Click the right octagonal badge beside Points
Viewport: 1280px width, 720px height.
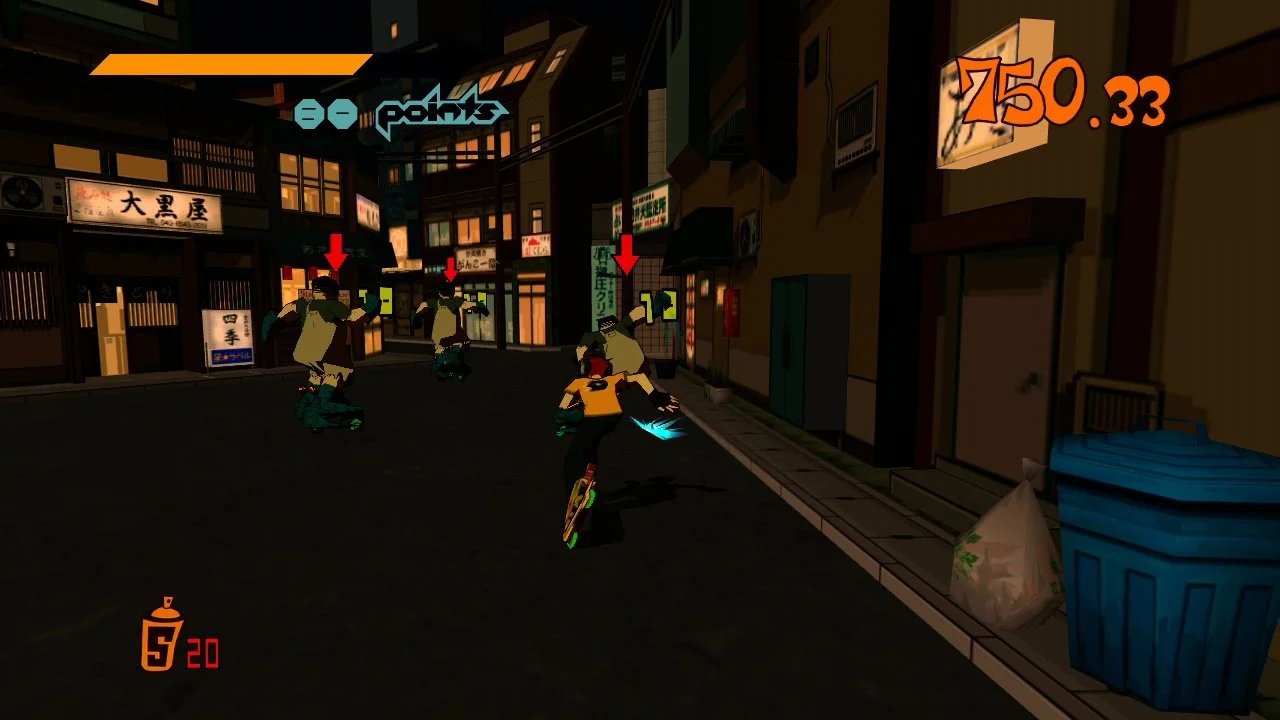pyautogui.click(x=343, y=112)
